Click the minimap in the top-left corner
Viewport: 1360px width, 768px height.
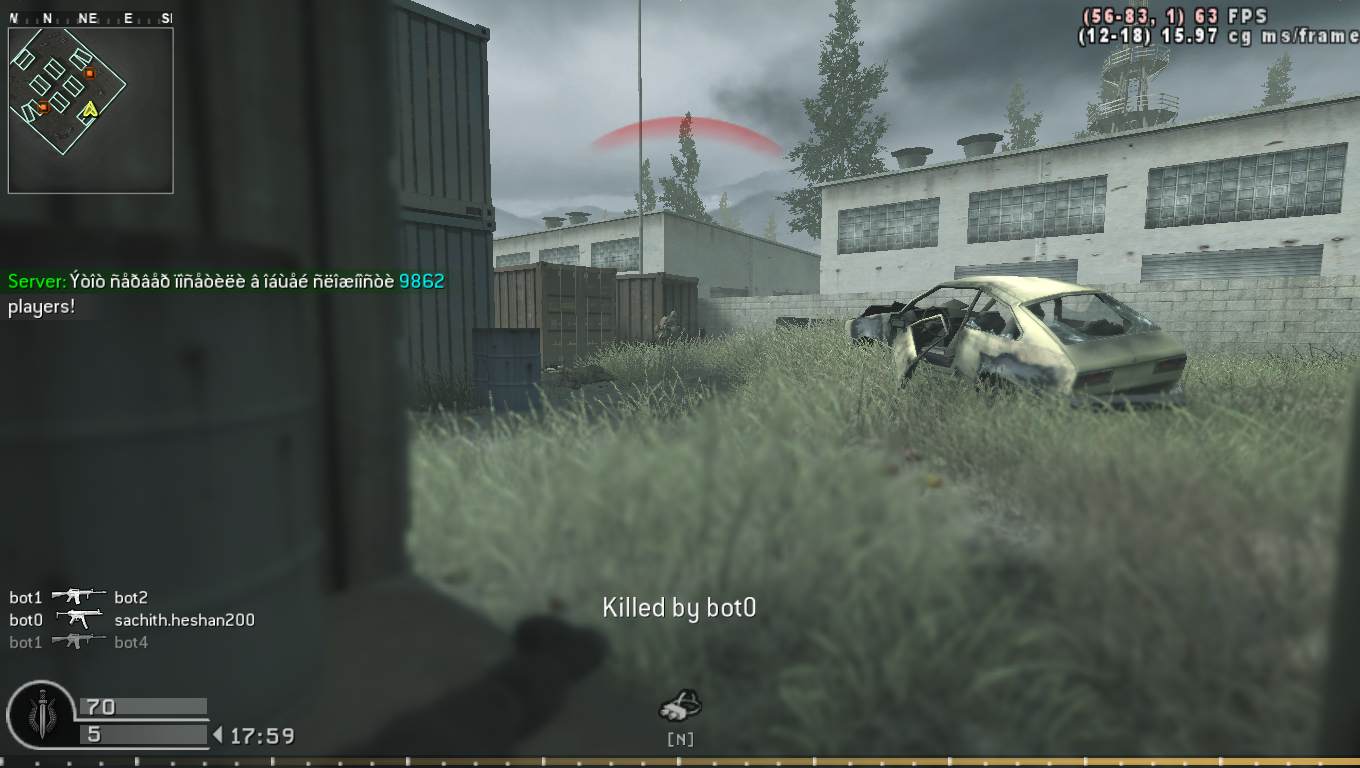(x=90, y=108)
